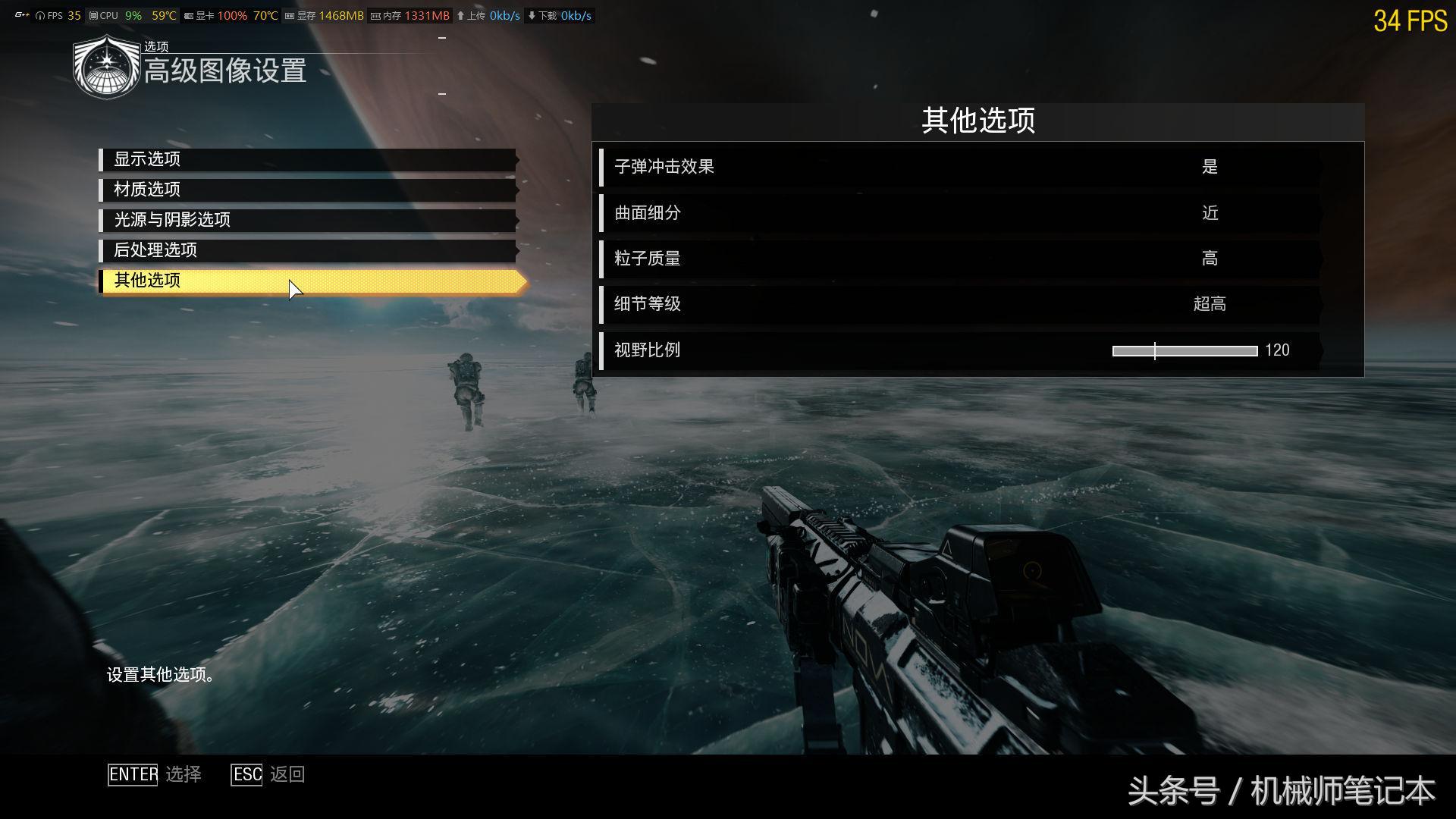Click the 显卡 GPU usage icon
Image resolution: width=1456 pixels, height=819 pixels.
[187, 14]
